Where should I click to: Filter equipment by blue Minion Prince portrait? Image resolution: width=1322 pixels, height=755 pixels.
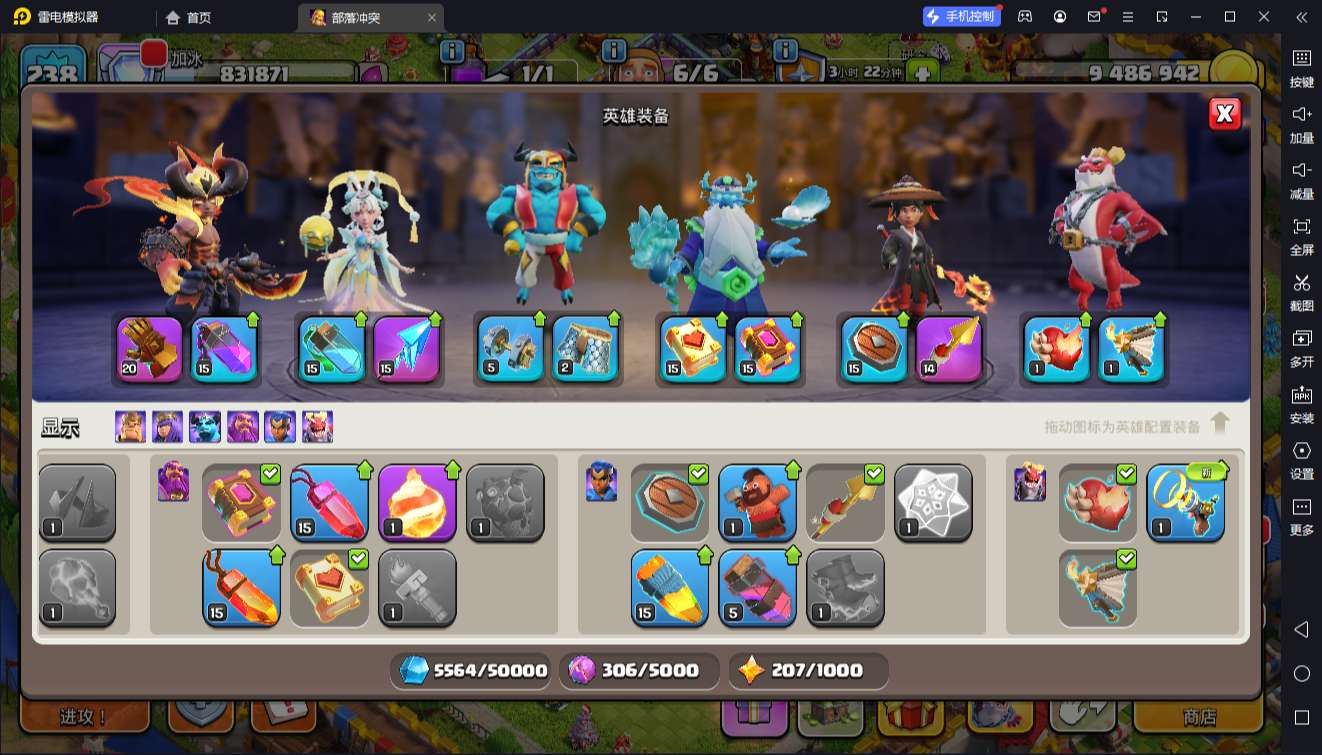click(205, 427)
